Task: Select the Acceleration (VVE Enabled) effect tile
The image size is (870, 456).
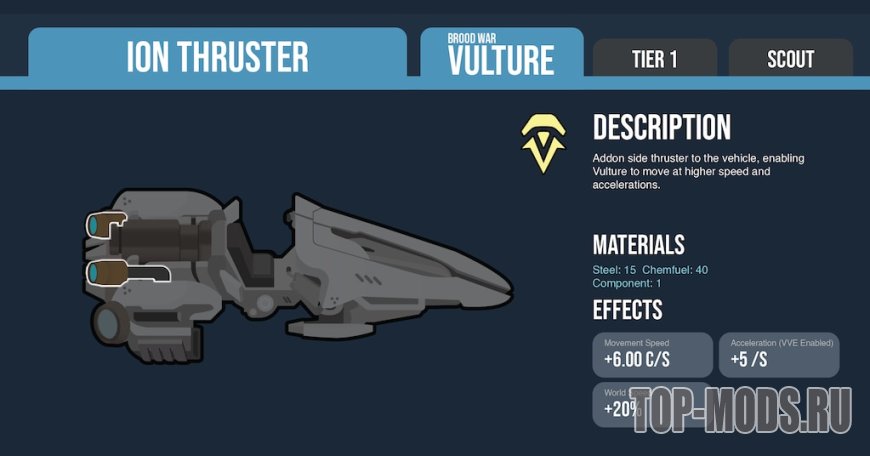Action: coord(778,354)
